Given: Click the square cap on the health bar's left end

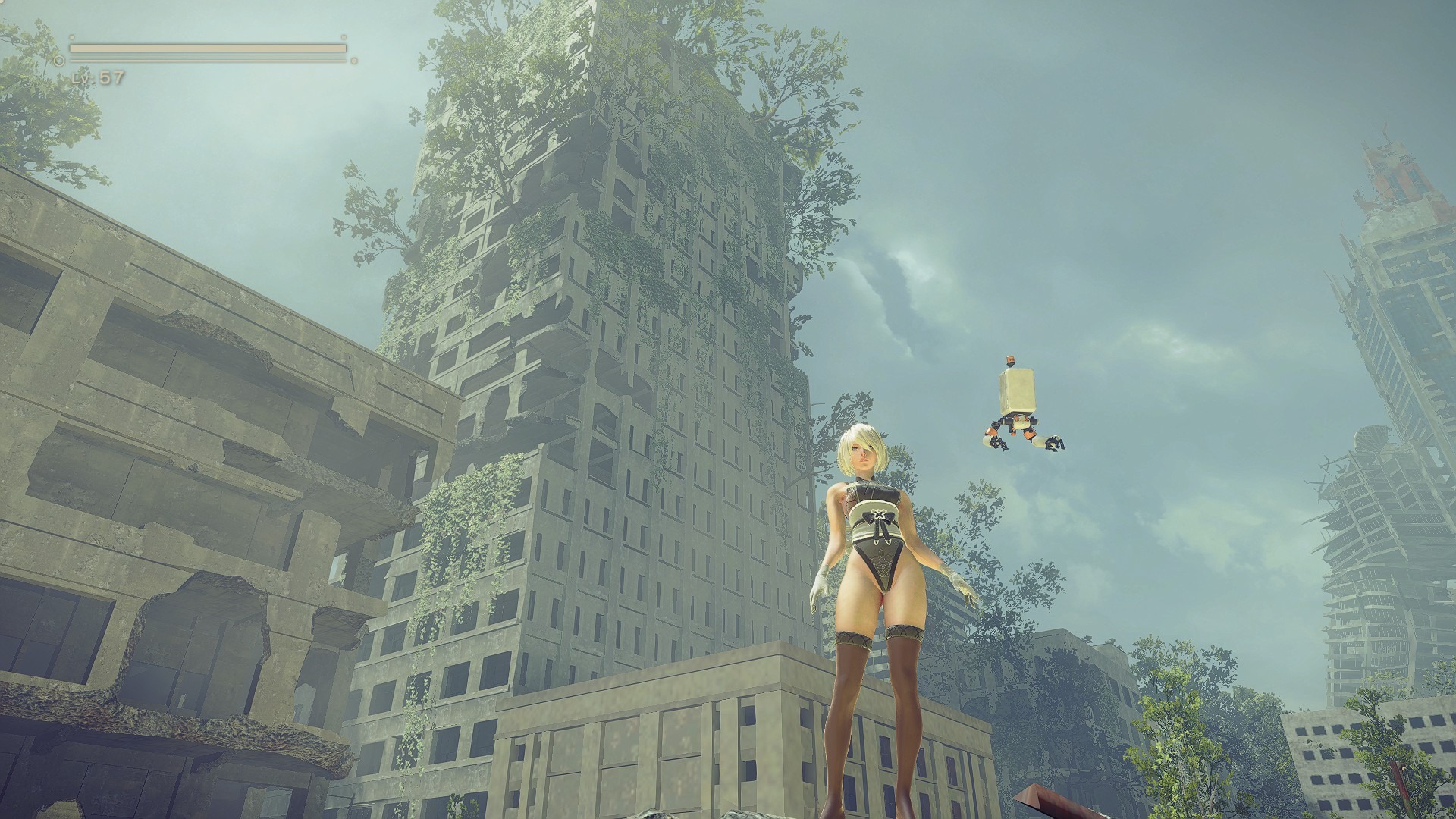Looking at the screenshot, I should [x=71, y=37].
